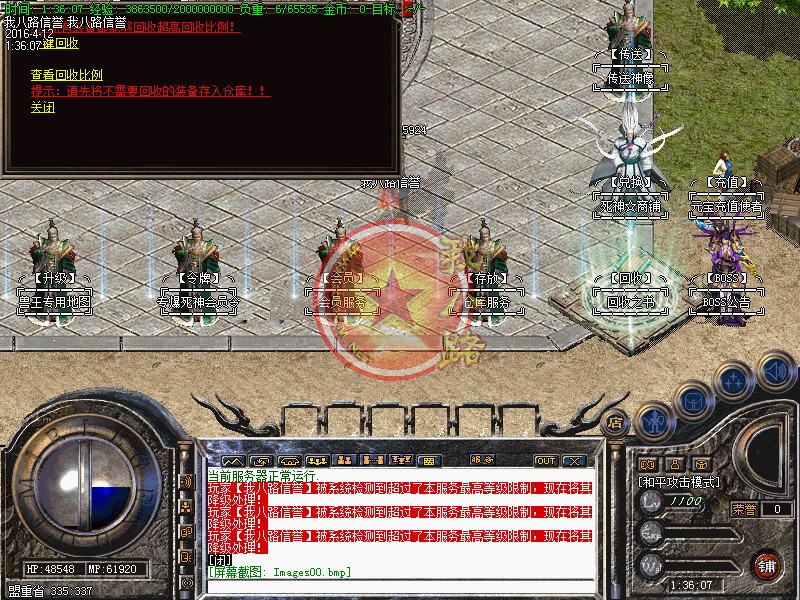
Task: Toggle the 和平攻击模式 attack mode label
Action: point(680,482)
